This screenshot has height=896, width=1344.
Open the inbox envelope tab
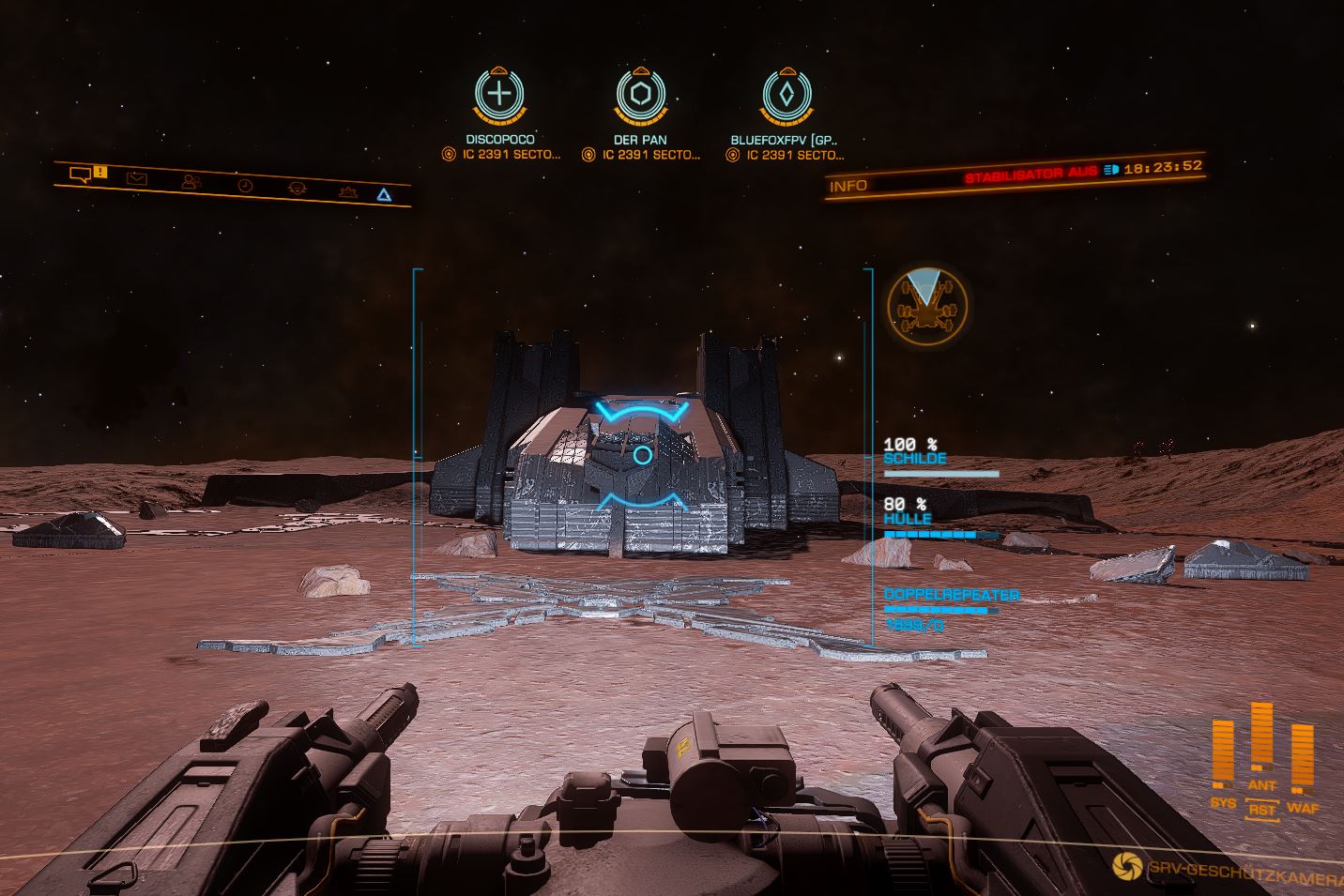tap(137, 178)
